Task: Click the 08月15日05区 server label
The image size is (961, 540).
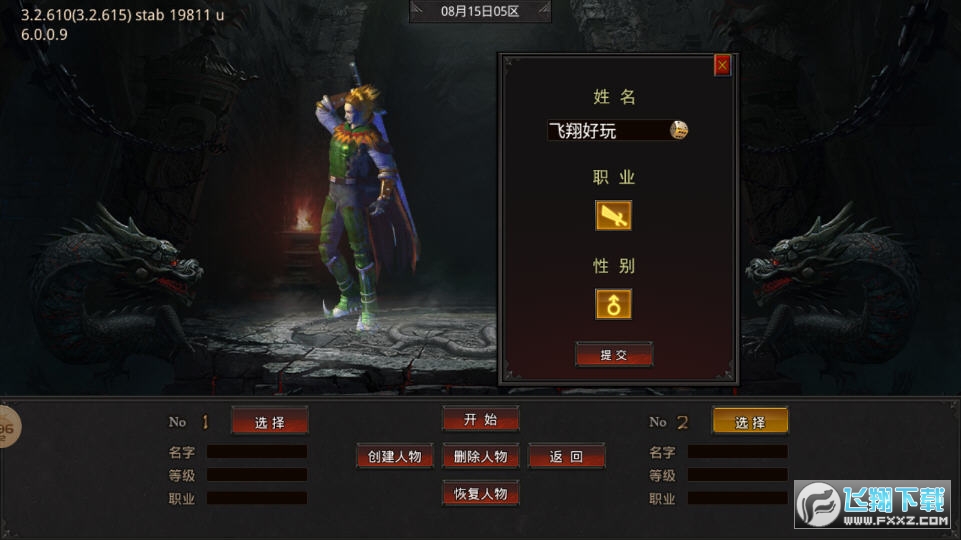Action: tap(480, 12)
